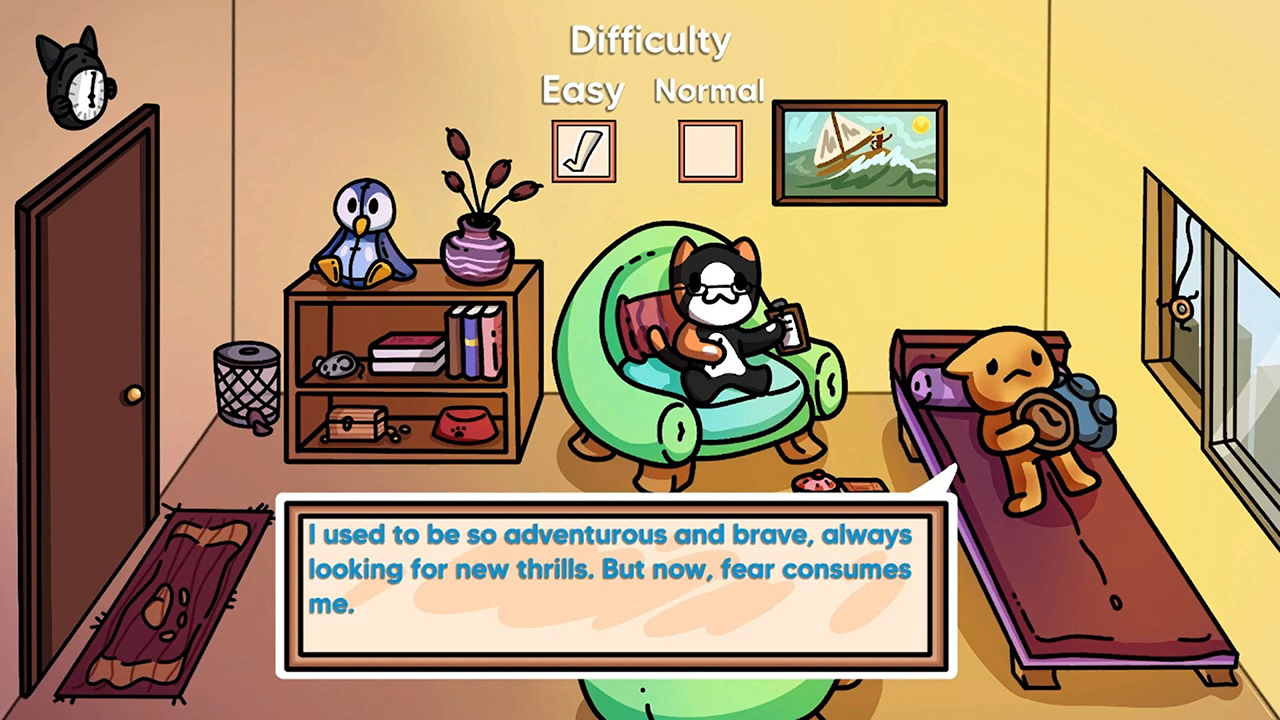Check the Normal difficulty box
Viewport: 1280px width, 720px height.
pos(709,152)
